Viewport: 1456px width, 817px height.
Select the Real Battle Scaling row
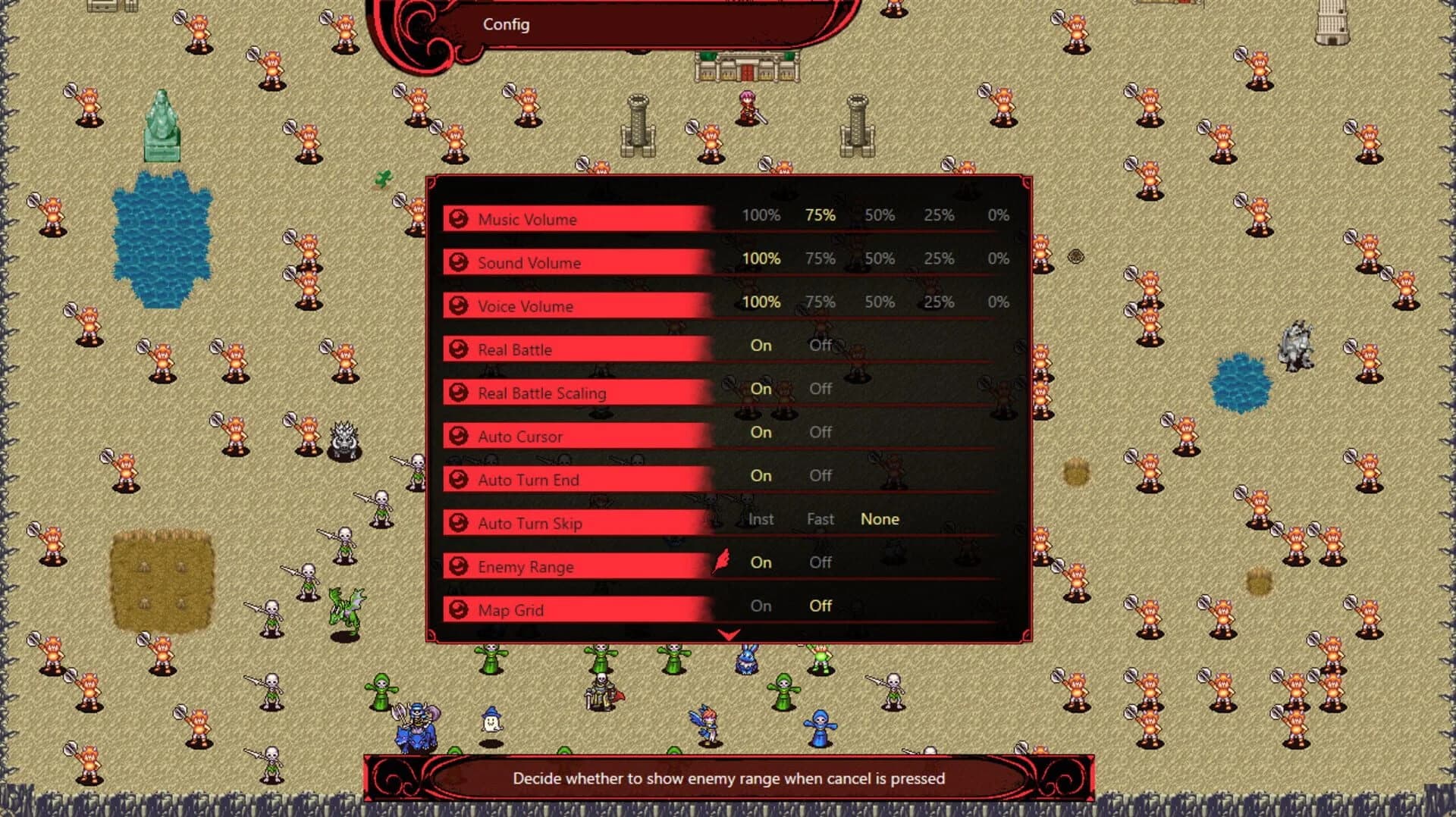[x=576, y=393]
